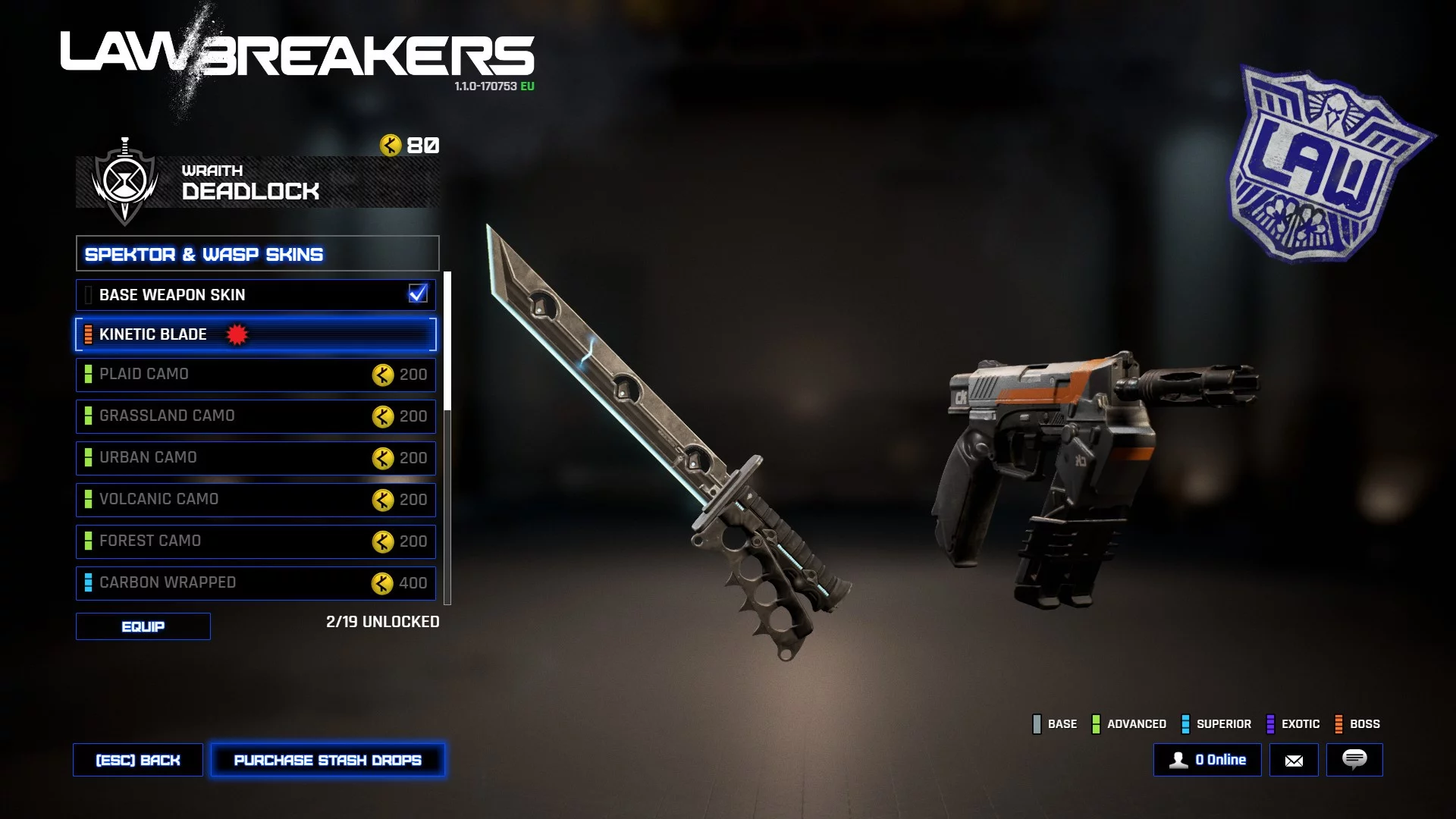Select the Base Weapon Skin row
Viewport: 1456px width, 819px height.
(x=256, y=295)
